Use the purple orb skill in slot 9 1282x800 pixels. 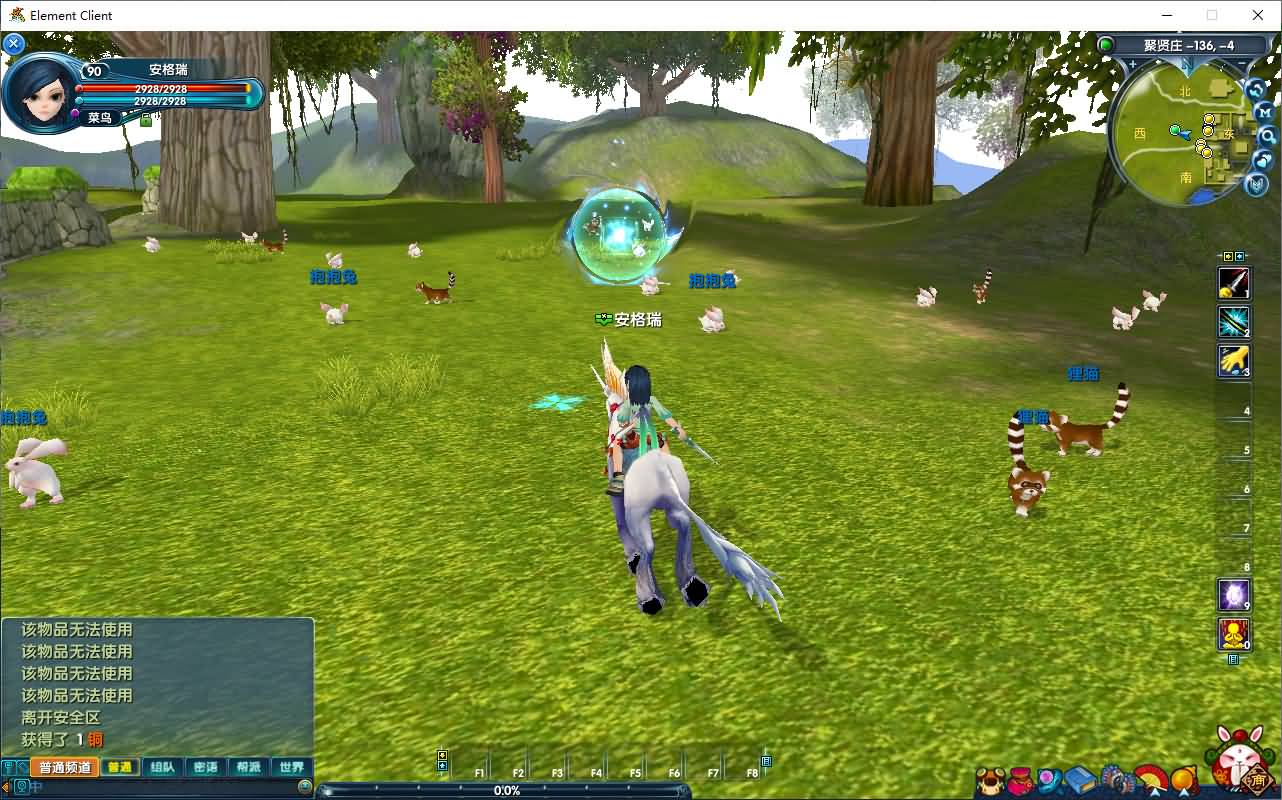1233,595
